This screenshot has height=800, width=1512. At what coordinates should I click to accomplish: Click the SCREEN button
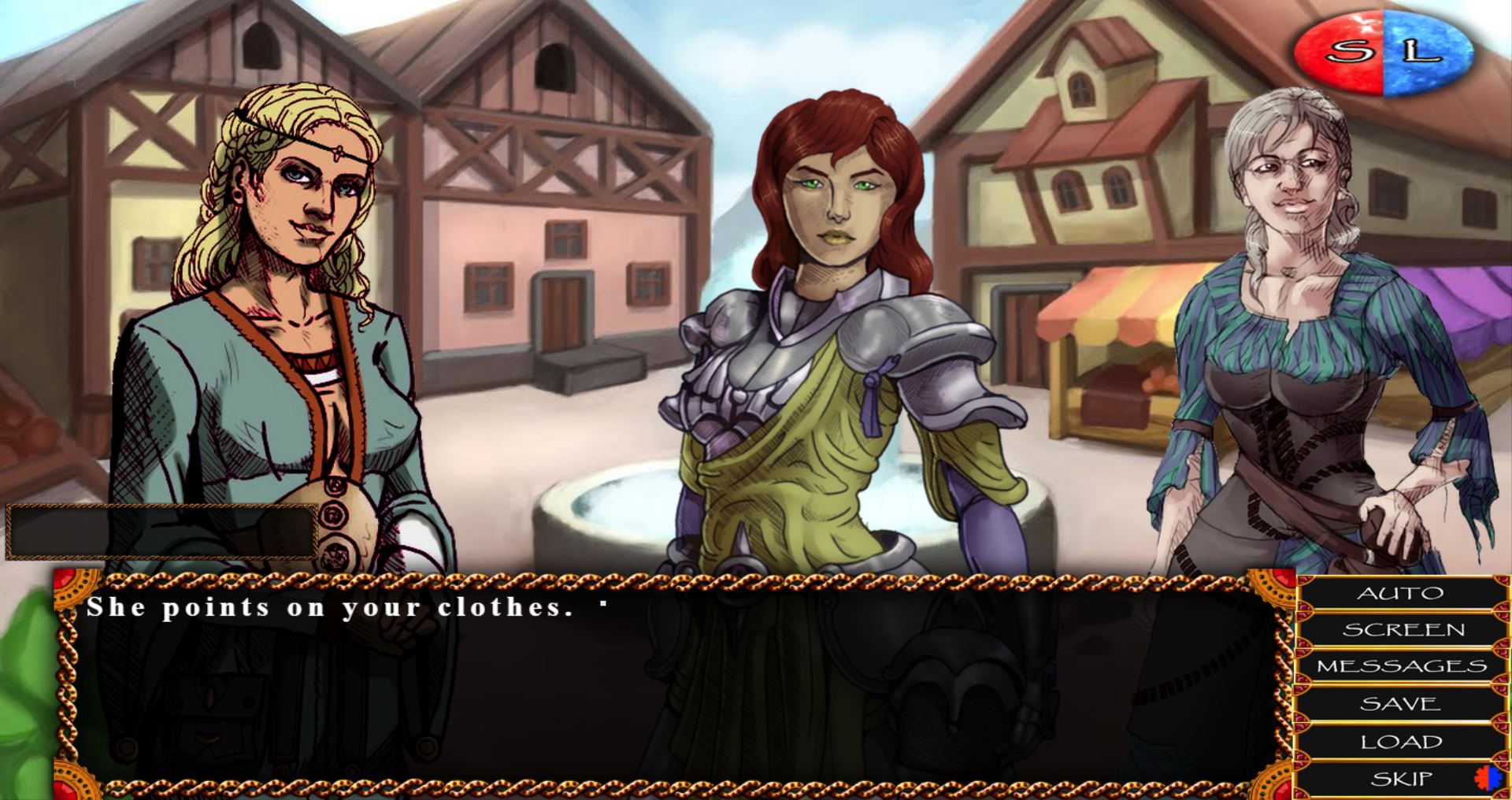1403,630
